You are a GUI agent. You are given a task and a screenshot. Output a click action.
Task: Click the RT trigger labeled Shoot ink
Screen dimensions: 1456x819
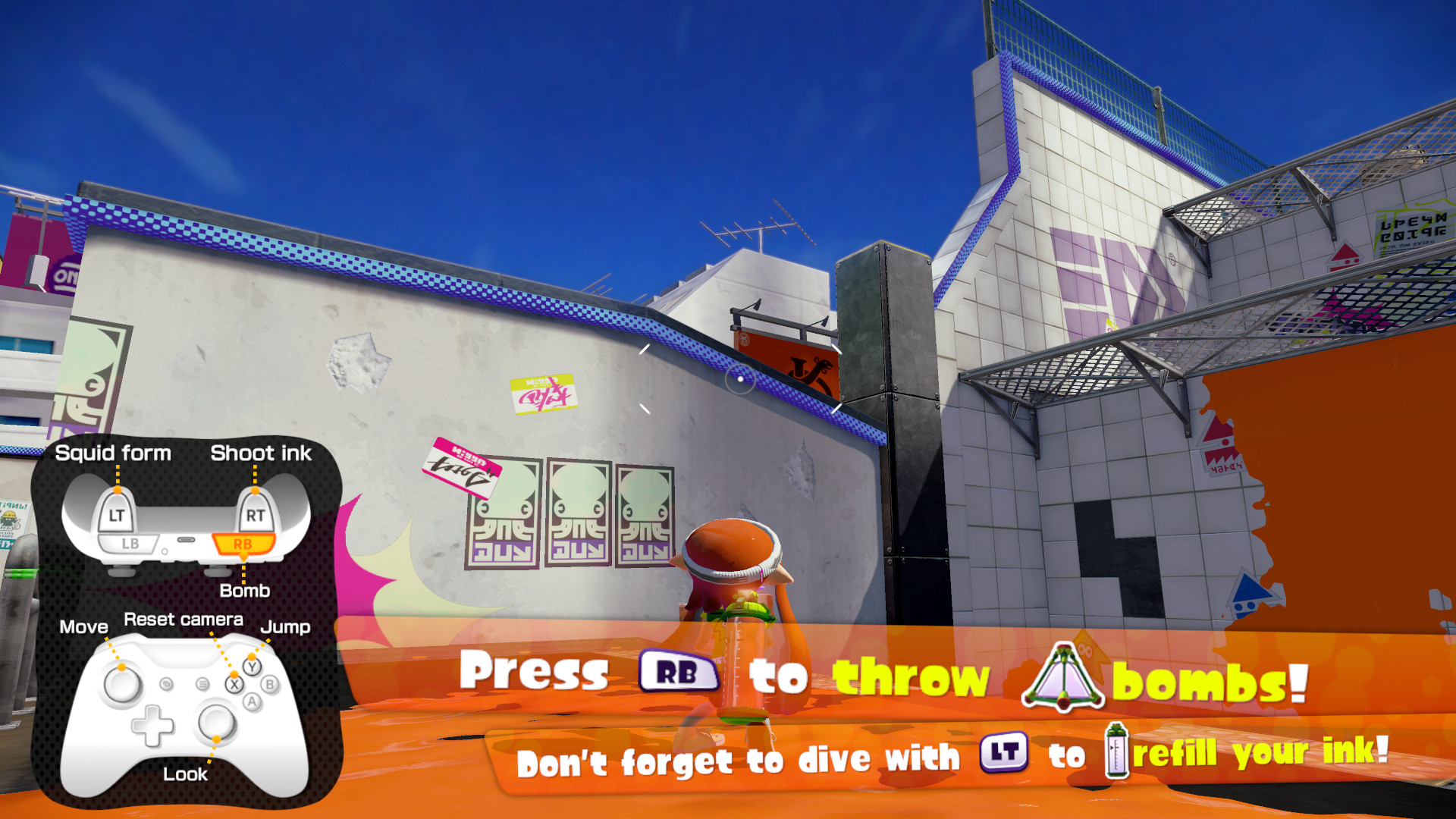pyautogui.click(x=256, y=513)
